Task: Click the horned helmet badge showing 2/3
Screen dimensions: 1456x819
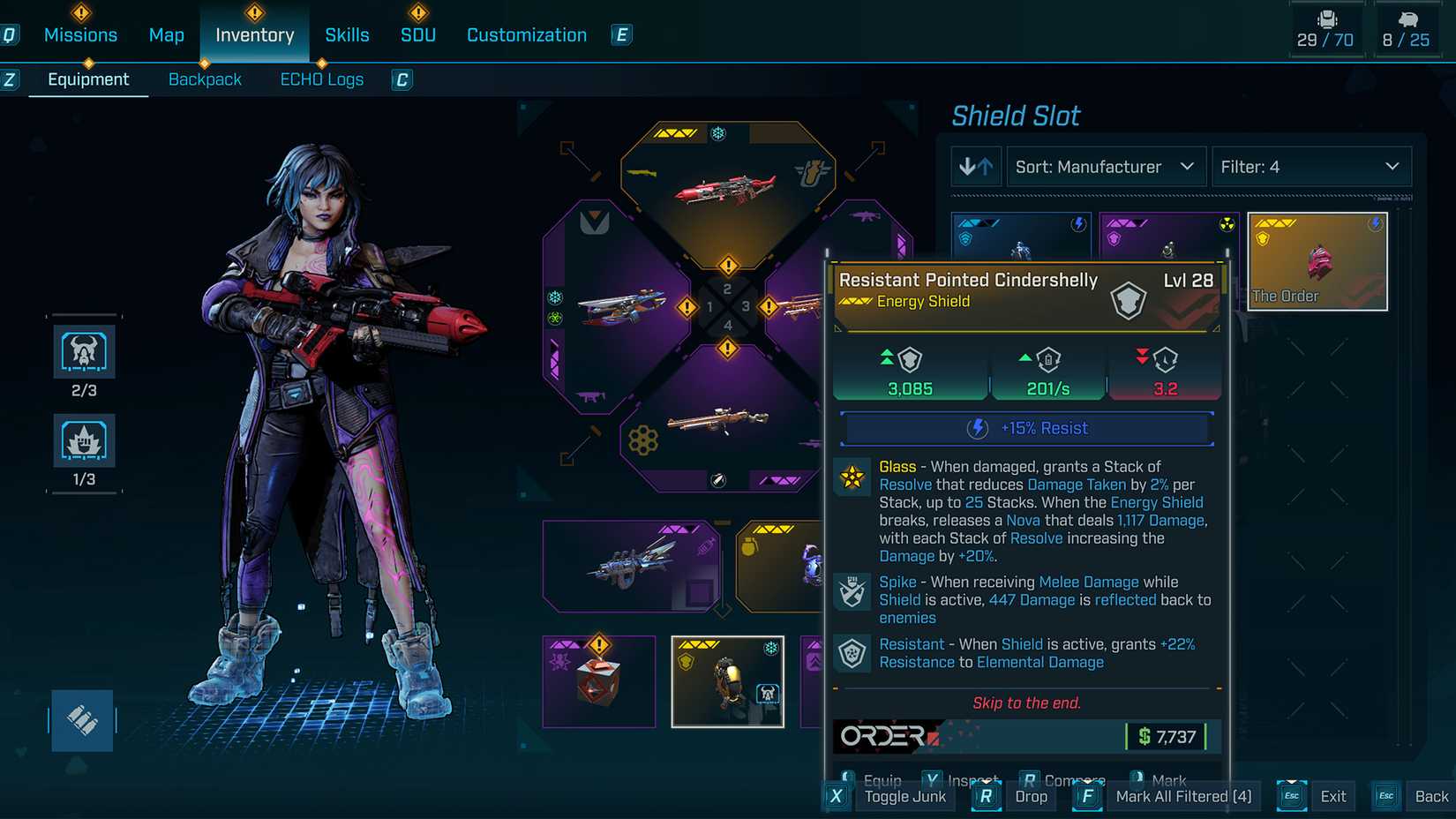Action: pyautogui.click(x=84, y=351)
